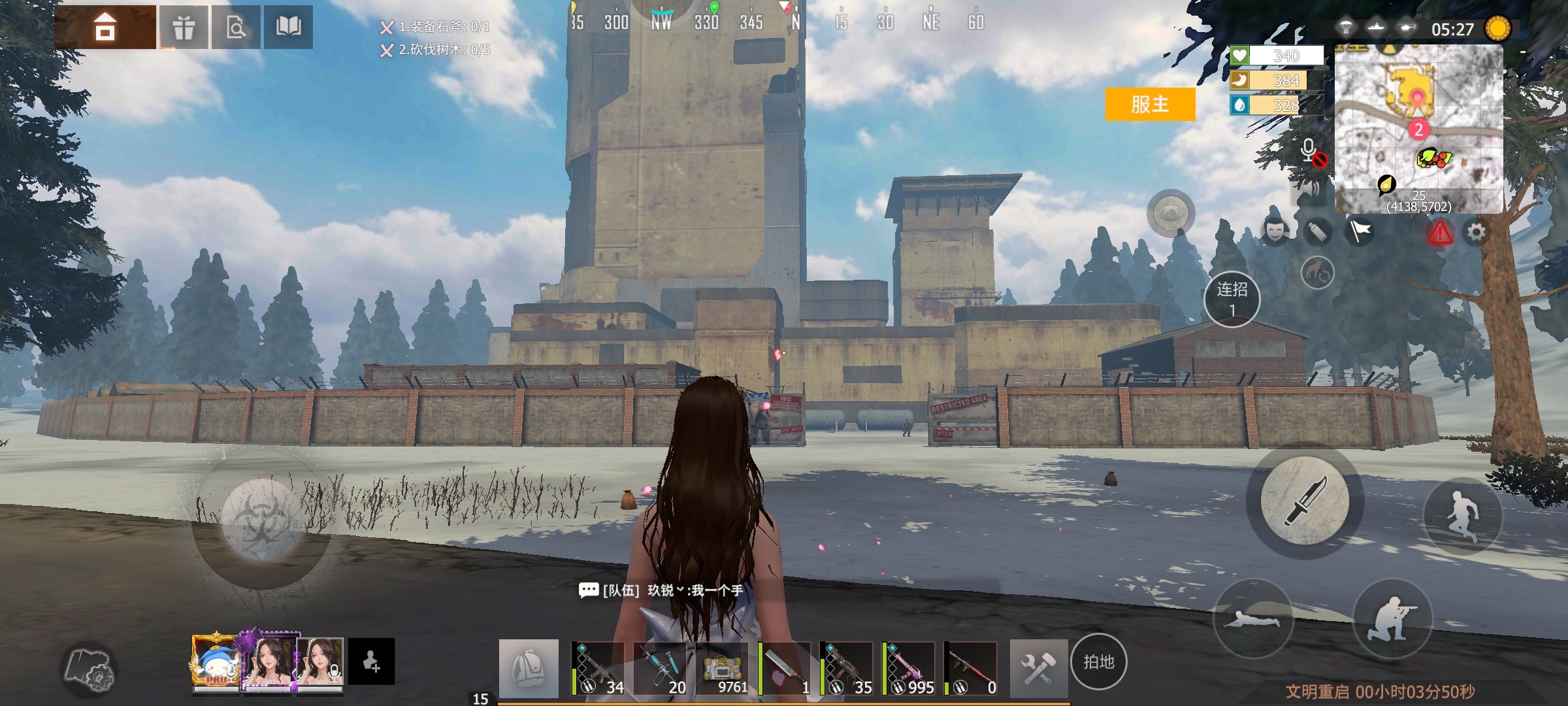
Task: Open the gift box rewards icon
Action: (x=184, y=27)
